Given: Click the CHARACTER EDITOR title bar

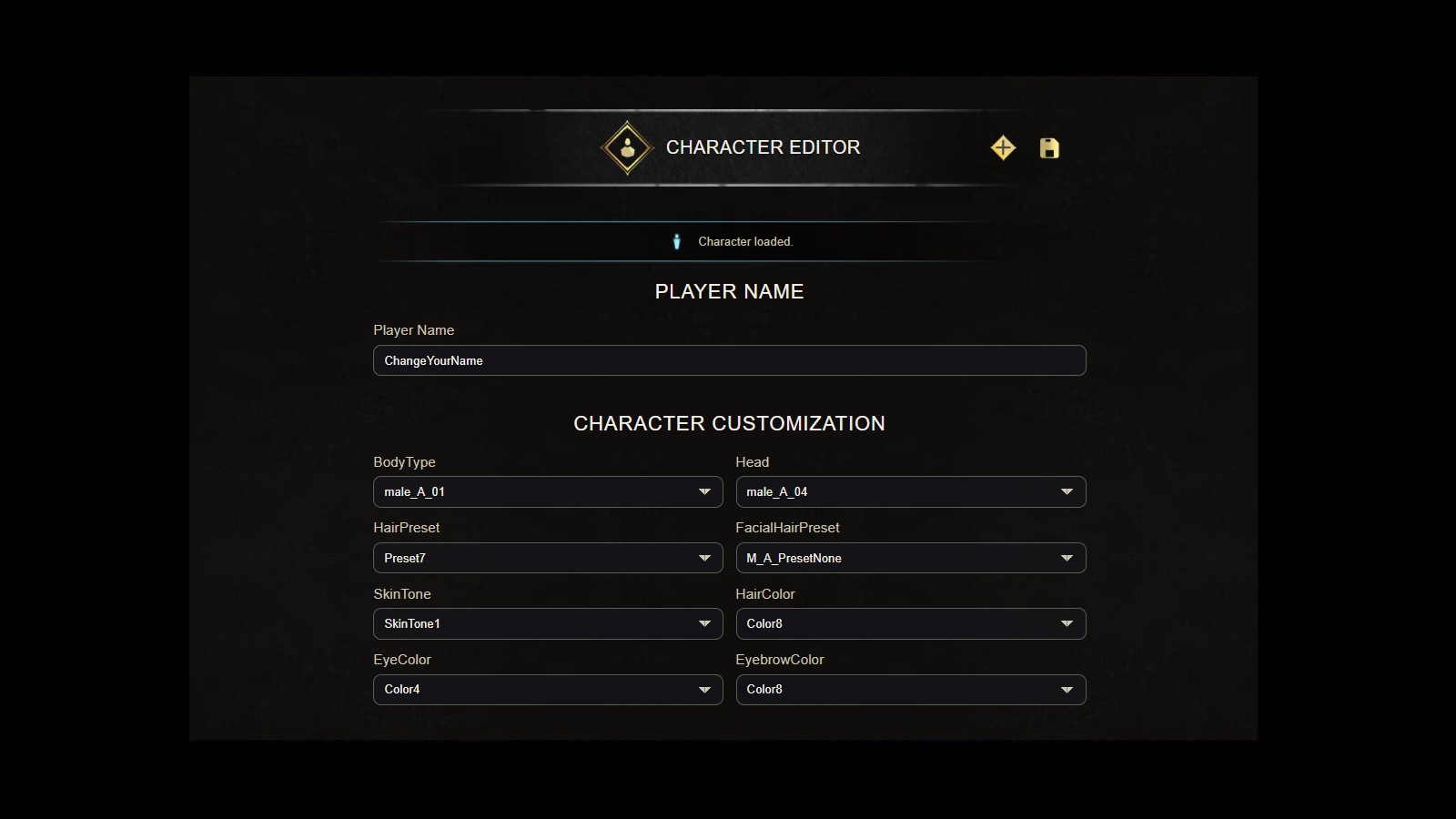Looking at the screenshot, I should [x=763, y=147].
